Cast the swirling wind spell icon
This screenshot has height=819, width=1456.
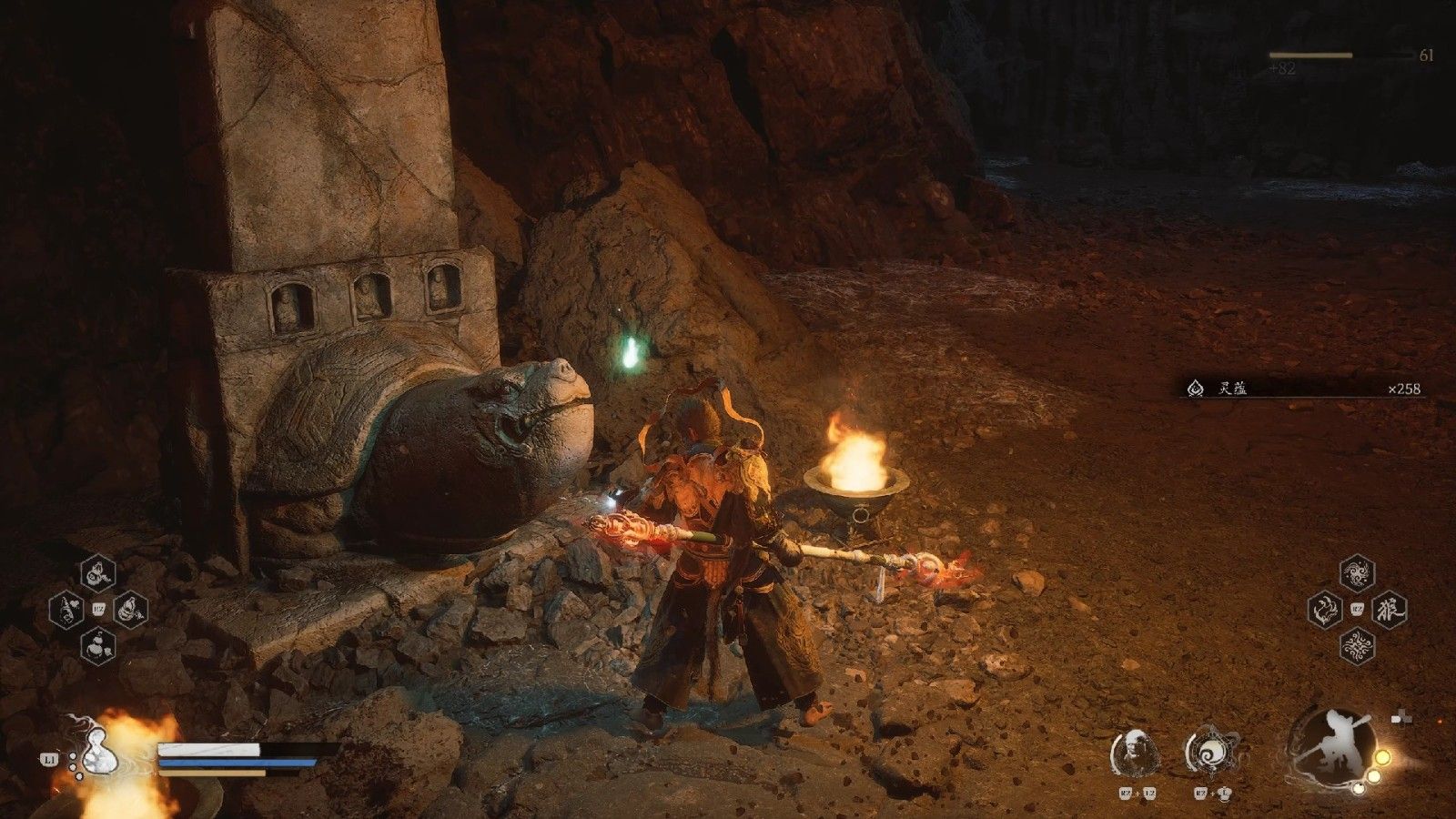click(x=1357, y=573)
